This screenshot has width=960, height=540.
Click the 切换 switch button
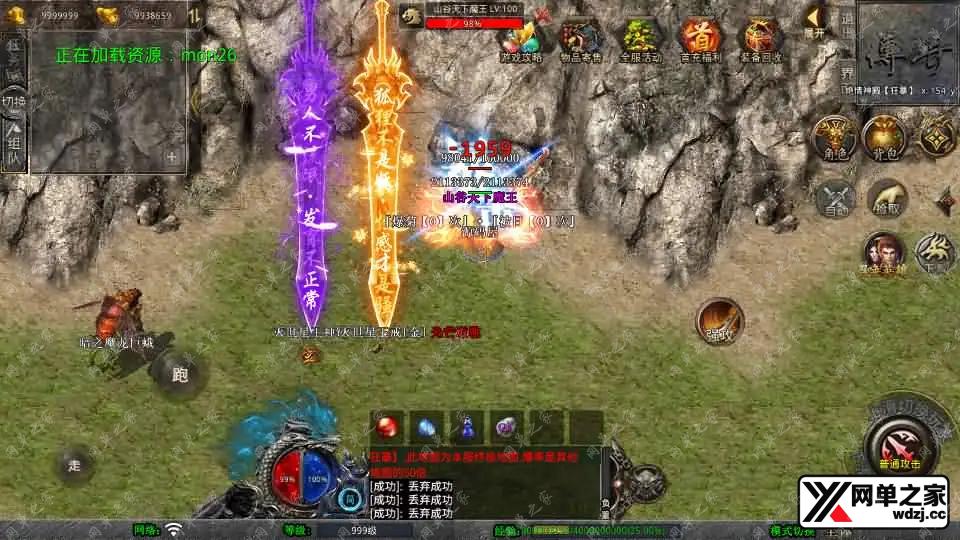point(13,102)
